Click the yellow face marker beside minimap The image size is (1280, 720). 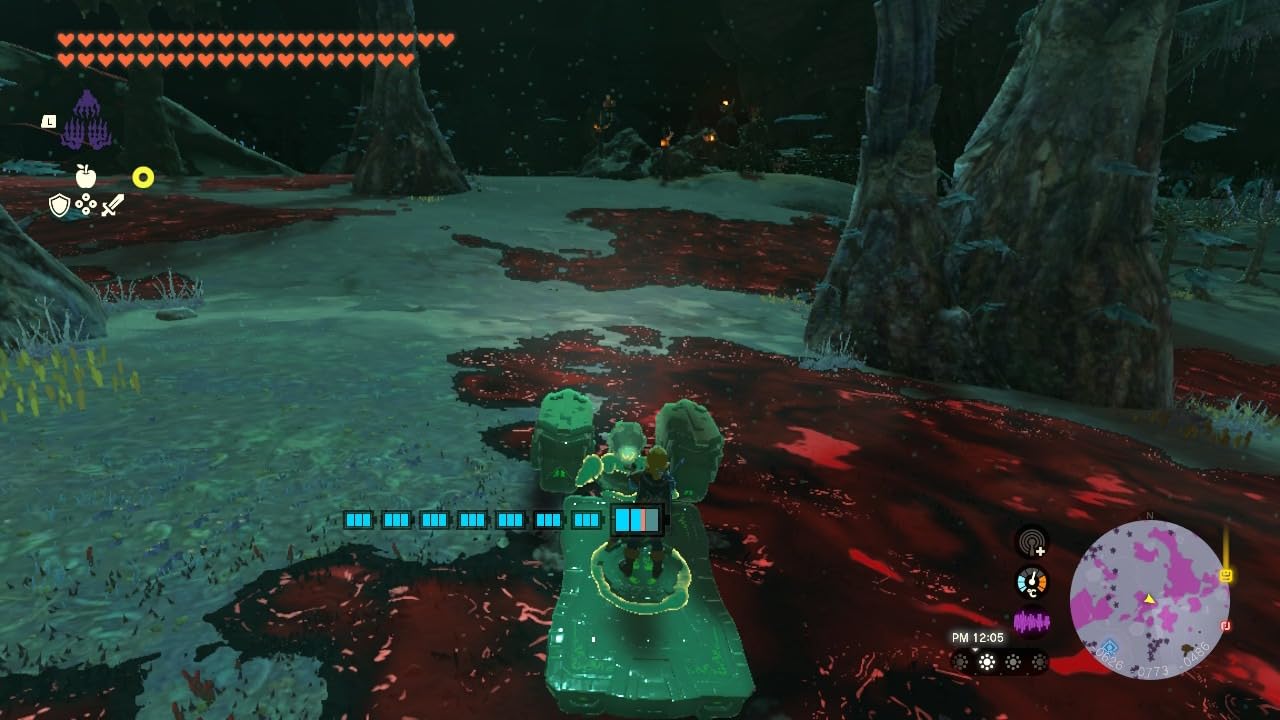click(x=1226, y=576)
